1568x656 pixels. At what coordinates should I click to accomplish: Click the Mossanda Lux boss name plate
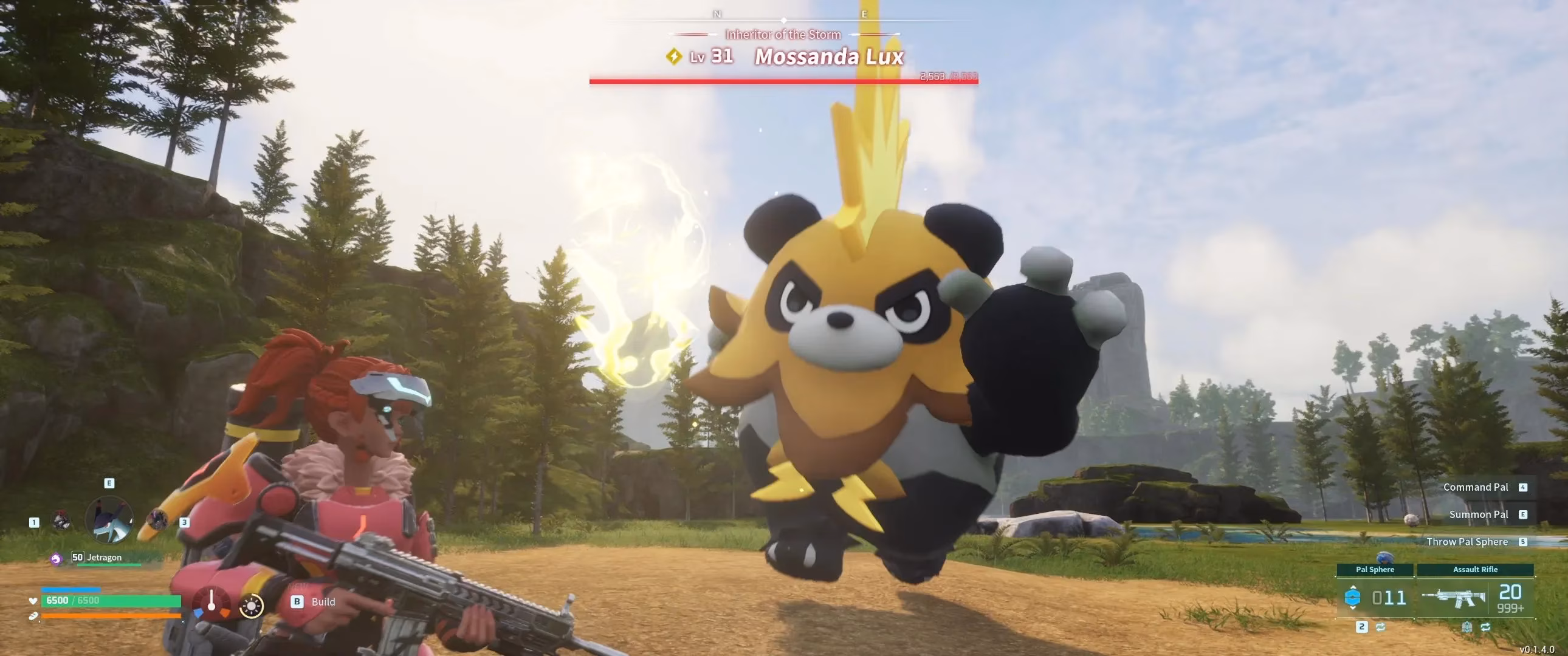[828, 56]
